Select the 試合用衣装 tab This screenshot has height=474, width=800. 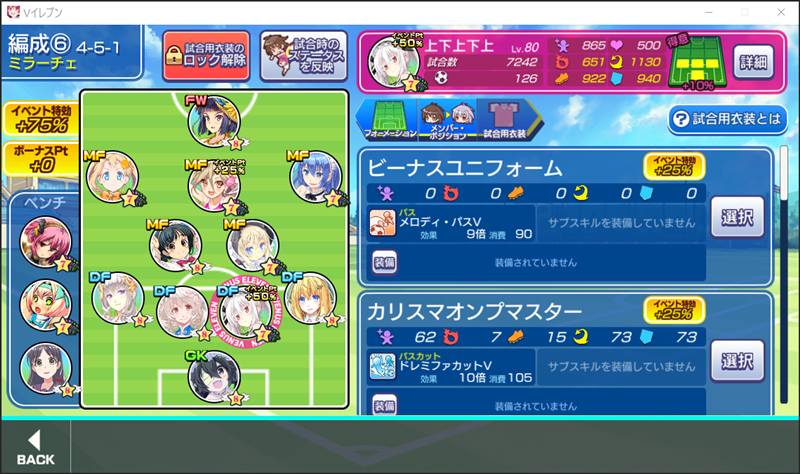pyautogui.click(x=503, y=120)
